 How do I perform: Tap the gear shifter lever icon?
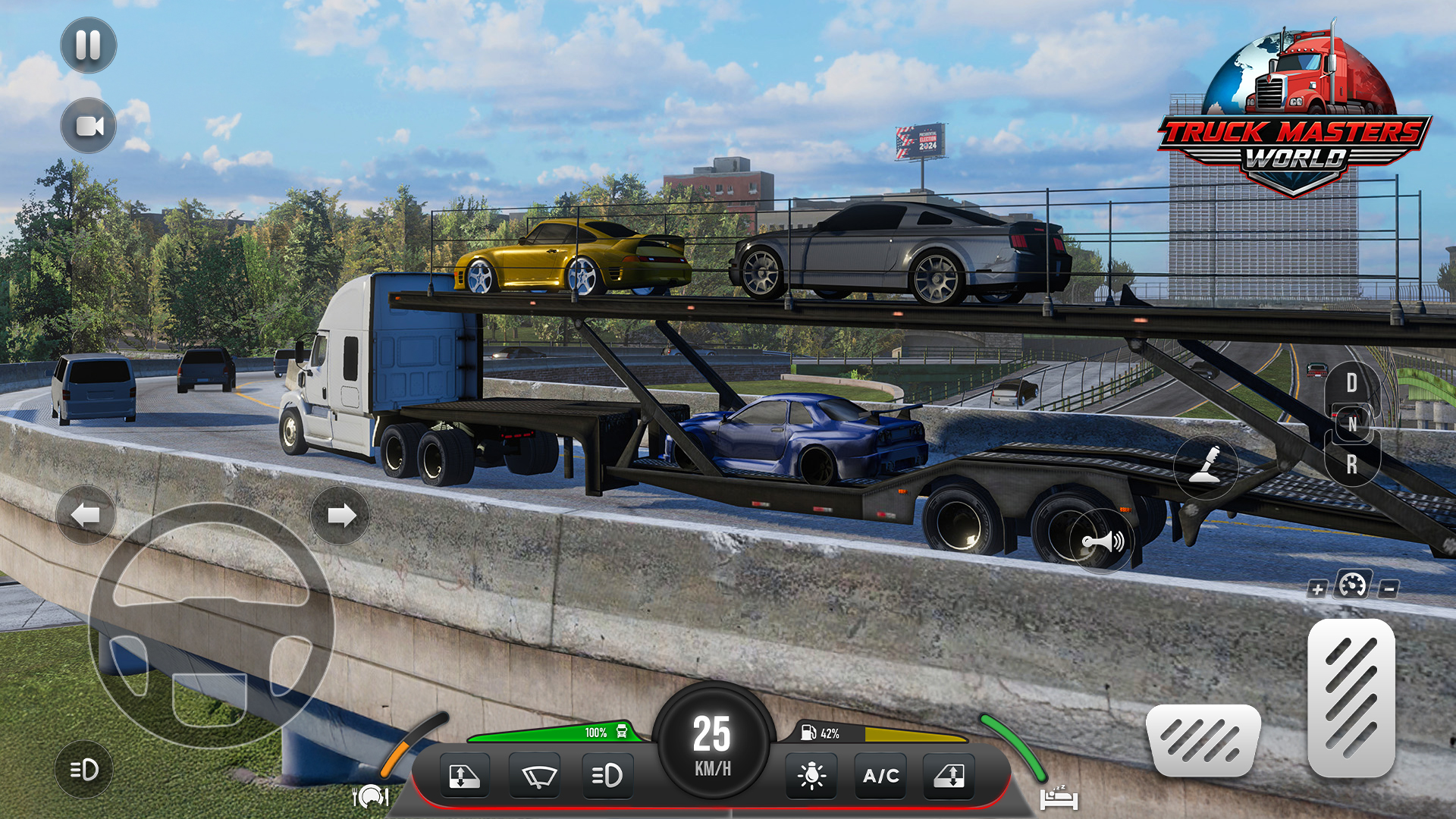tap(1205, 466)
